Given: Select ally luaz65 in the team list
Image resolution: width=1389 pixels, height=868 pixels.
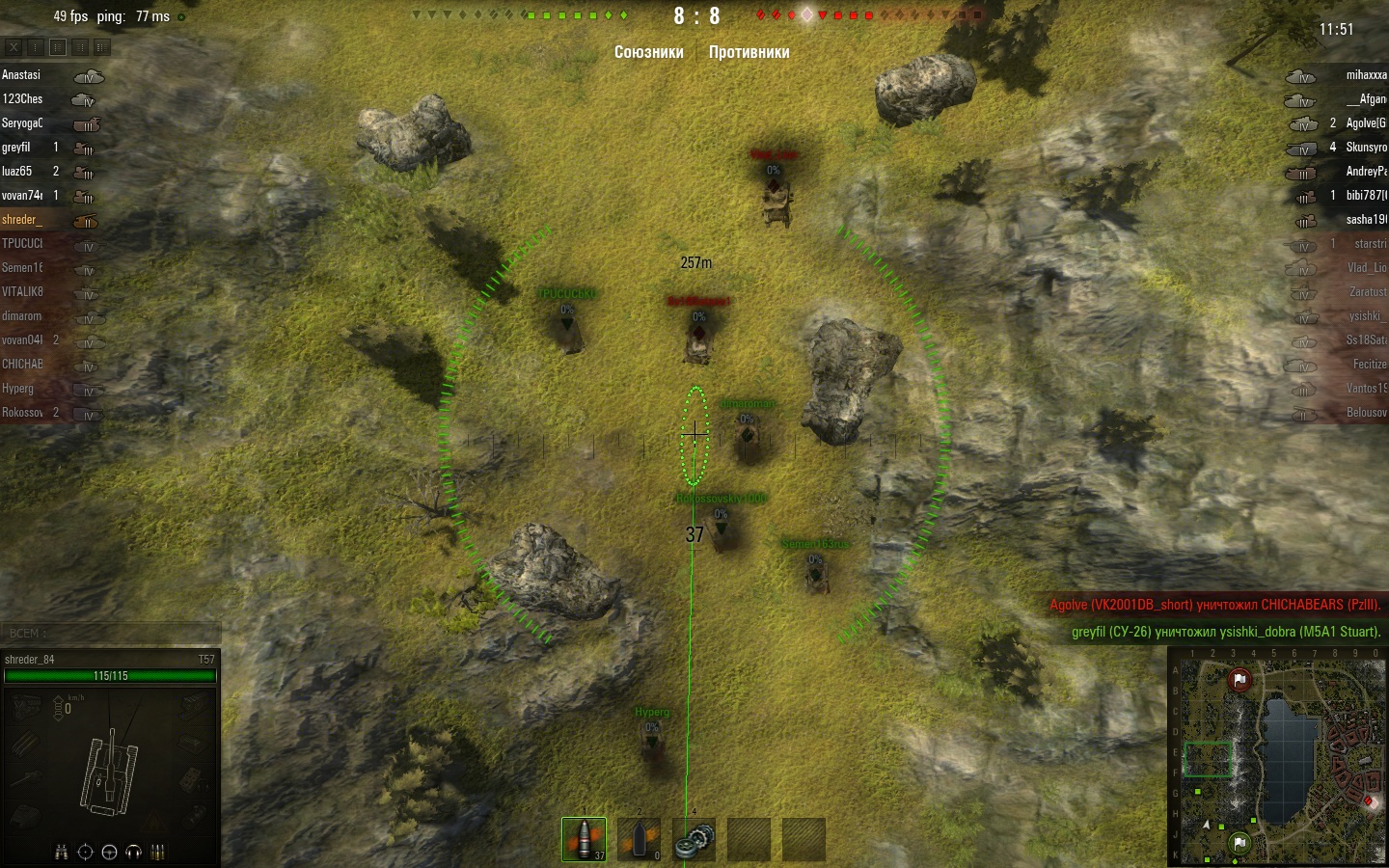Looking at the screenshot, I should pyautogui.click(x=17, y=172).
